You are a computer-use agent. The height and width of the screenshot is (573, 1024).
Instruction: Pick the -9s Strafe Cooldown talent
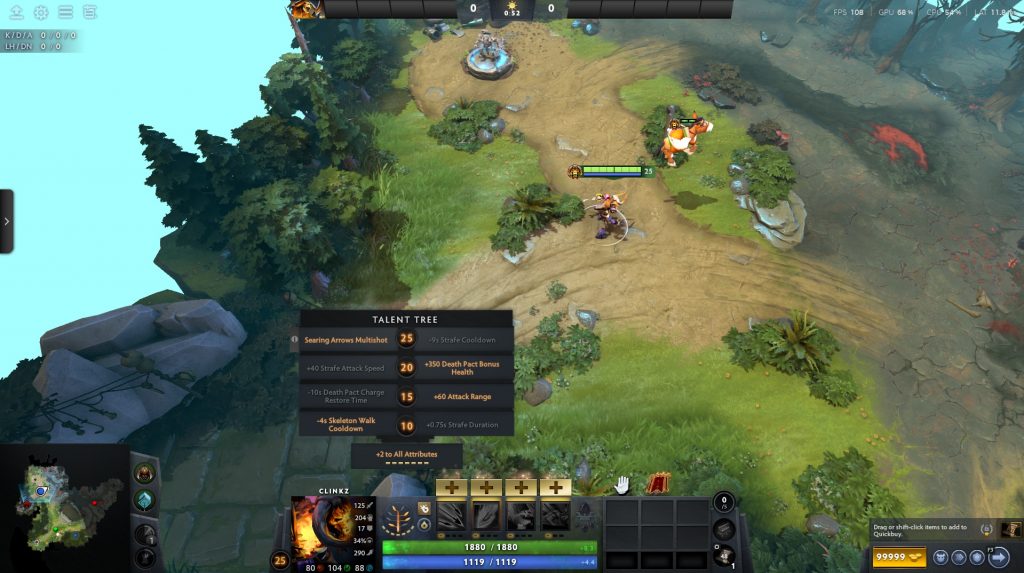(464, 340)
